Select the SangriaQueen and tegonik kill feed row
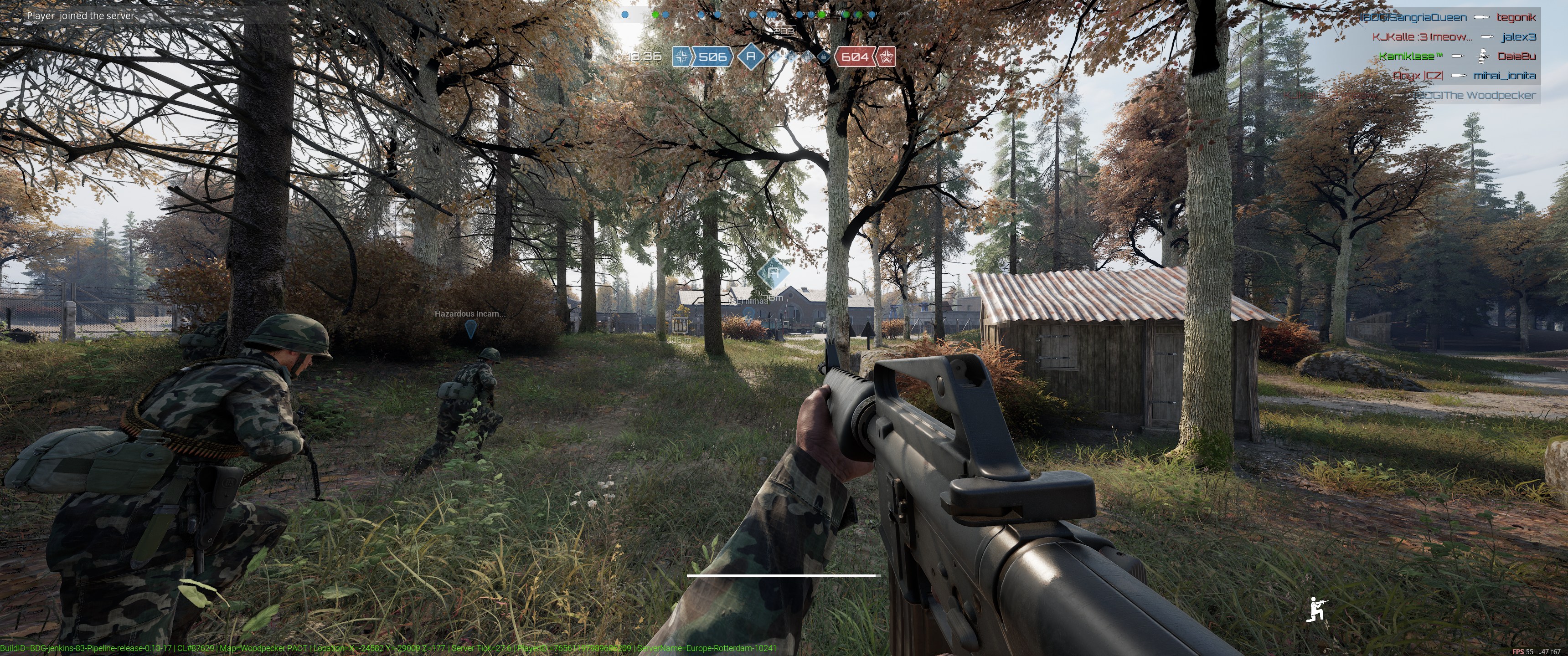The width and height of the screenshot is (1568, 656). (1448, 18)
